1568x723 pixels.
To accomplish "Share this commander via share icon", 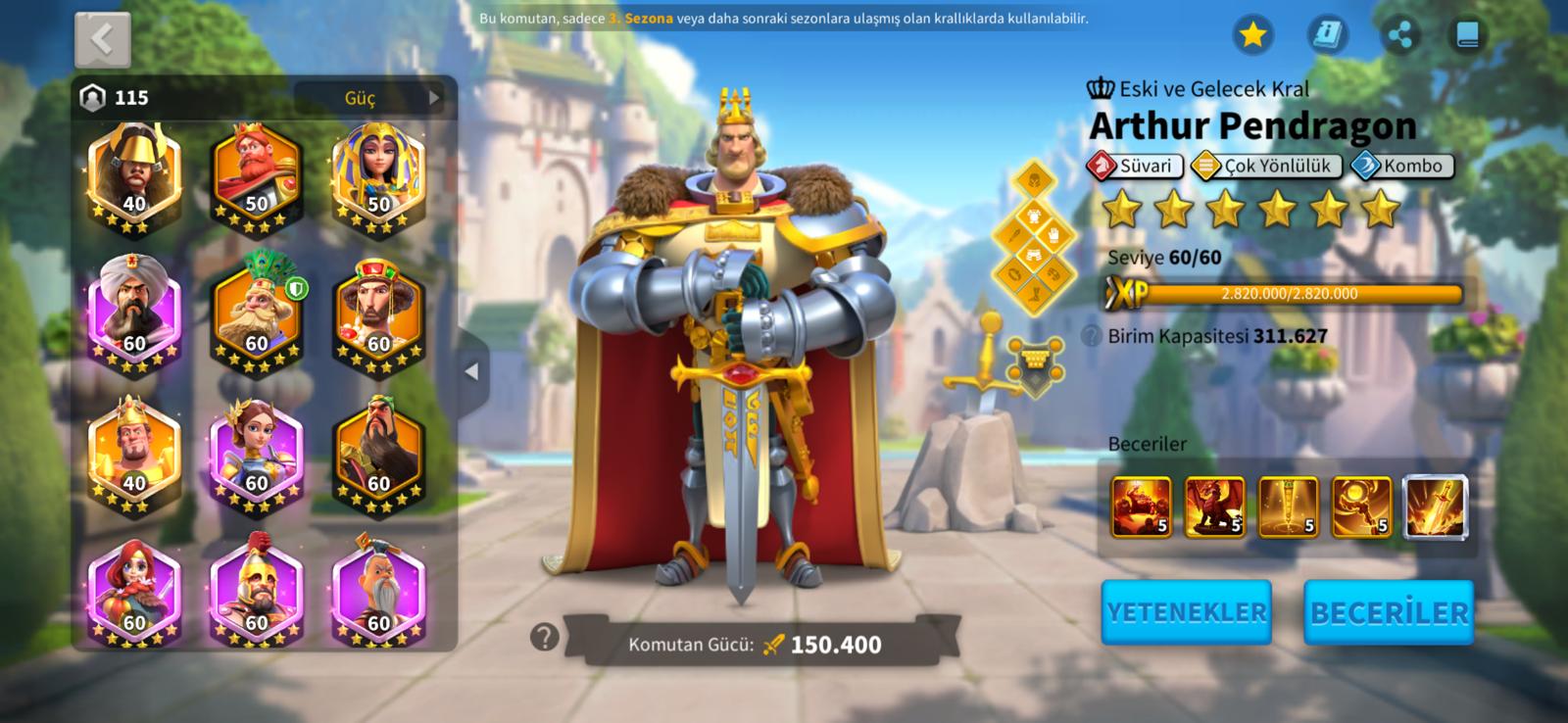I will (x=1400, y=35).
